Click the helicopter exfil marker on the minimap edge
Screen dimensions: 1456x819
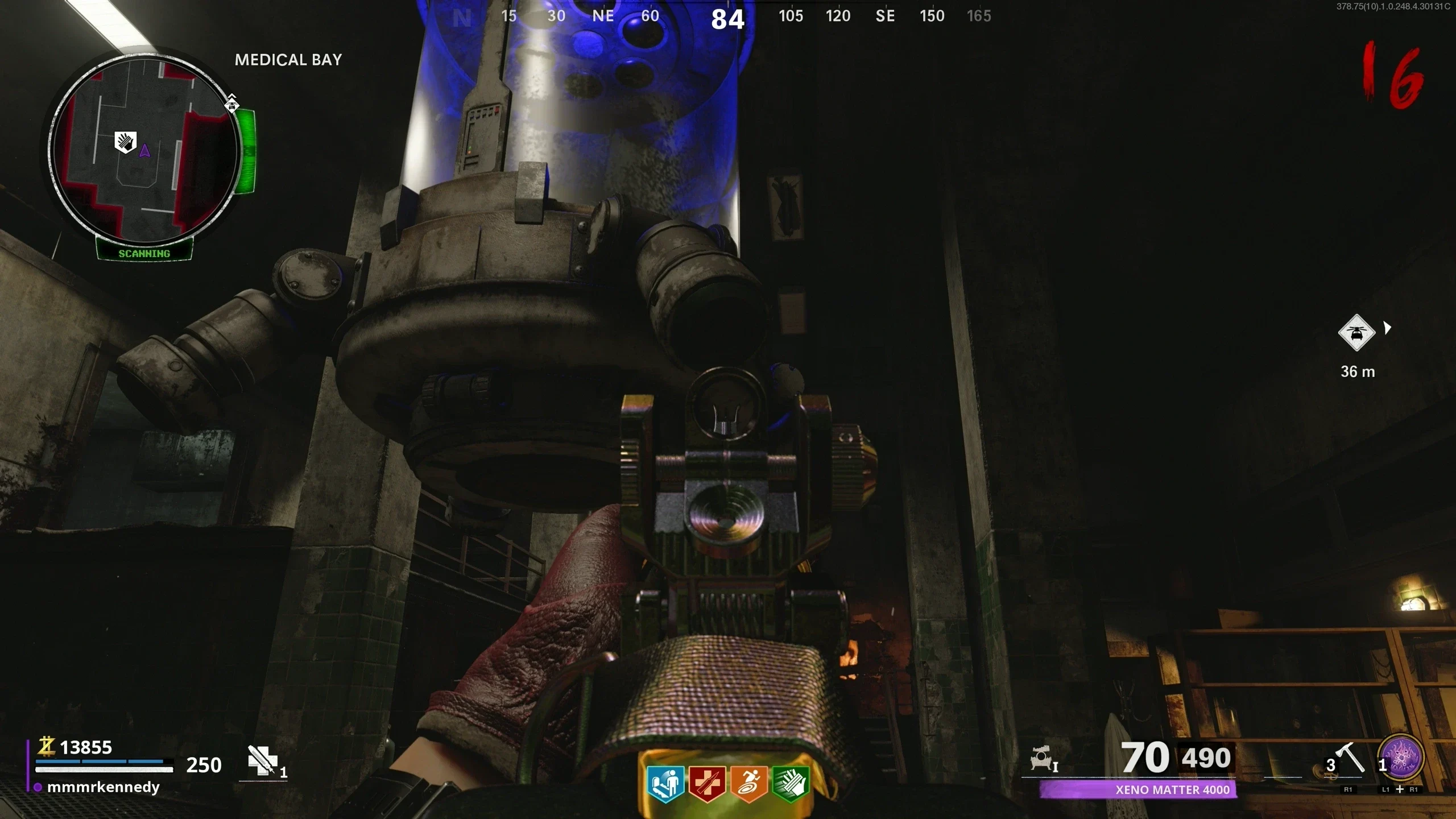(x=231, y=104)
